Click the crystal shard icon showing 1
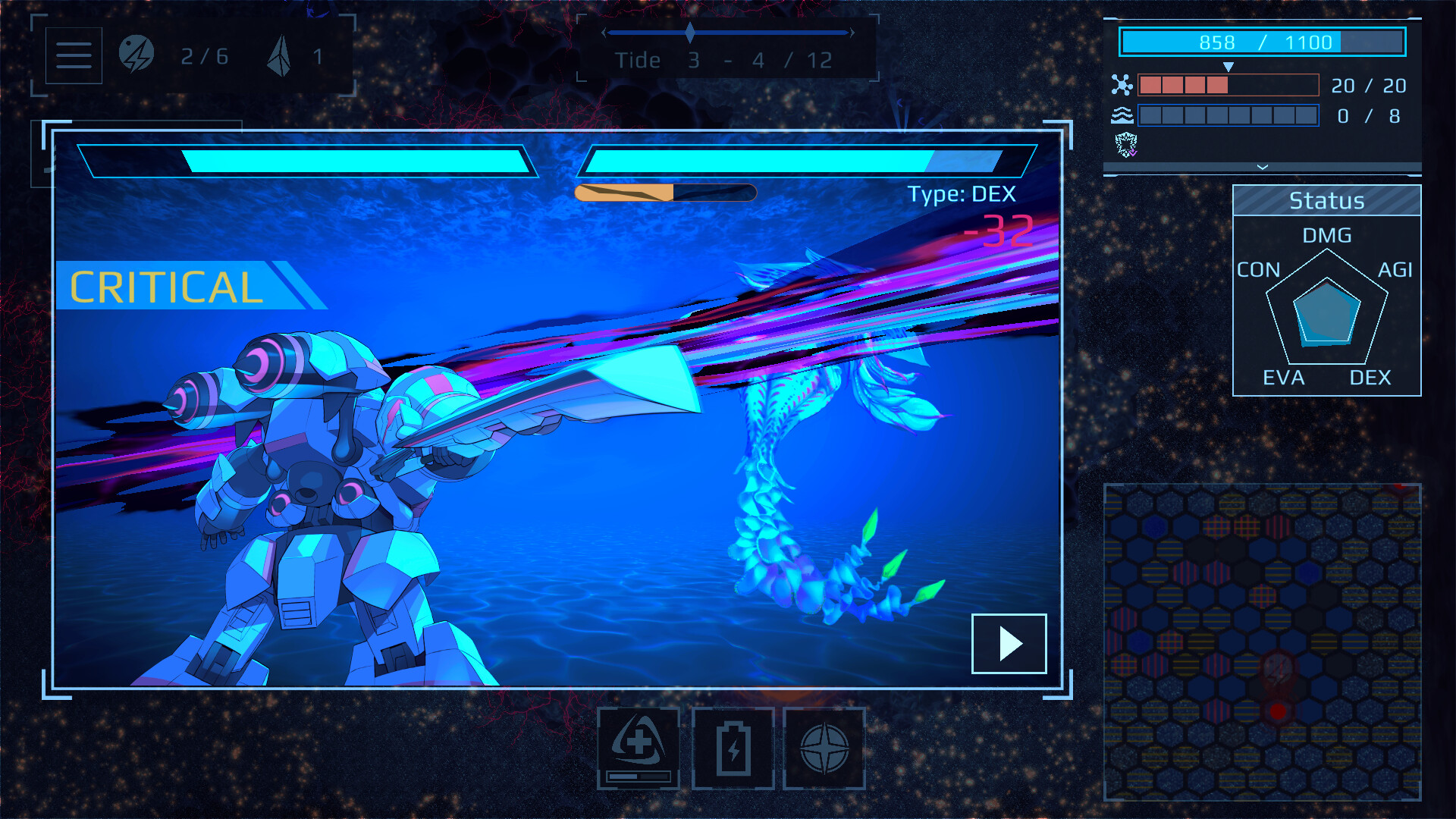 tap(279, 55)
